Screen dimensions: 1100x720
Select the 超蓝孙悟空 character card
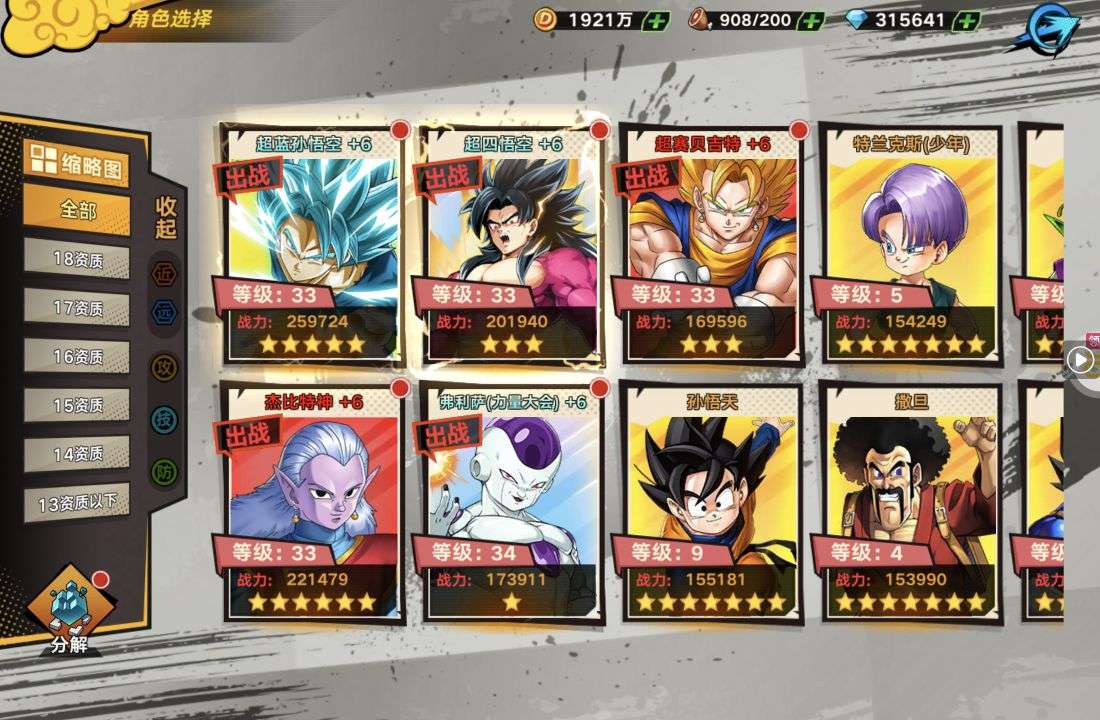311,240
